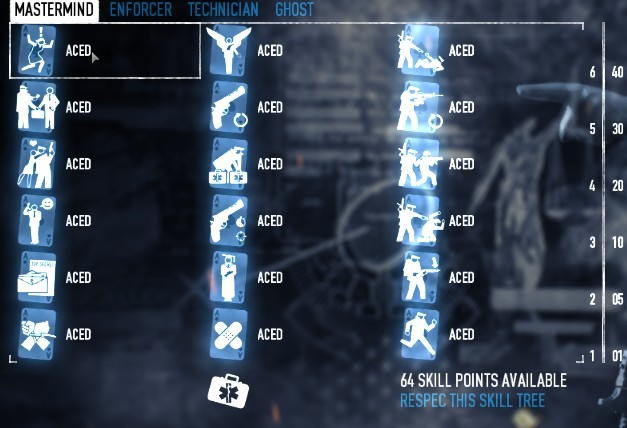Select the dancing figure skill card

click(37, 51)
